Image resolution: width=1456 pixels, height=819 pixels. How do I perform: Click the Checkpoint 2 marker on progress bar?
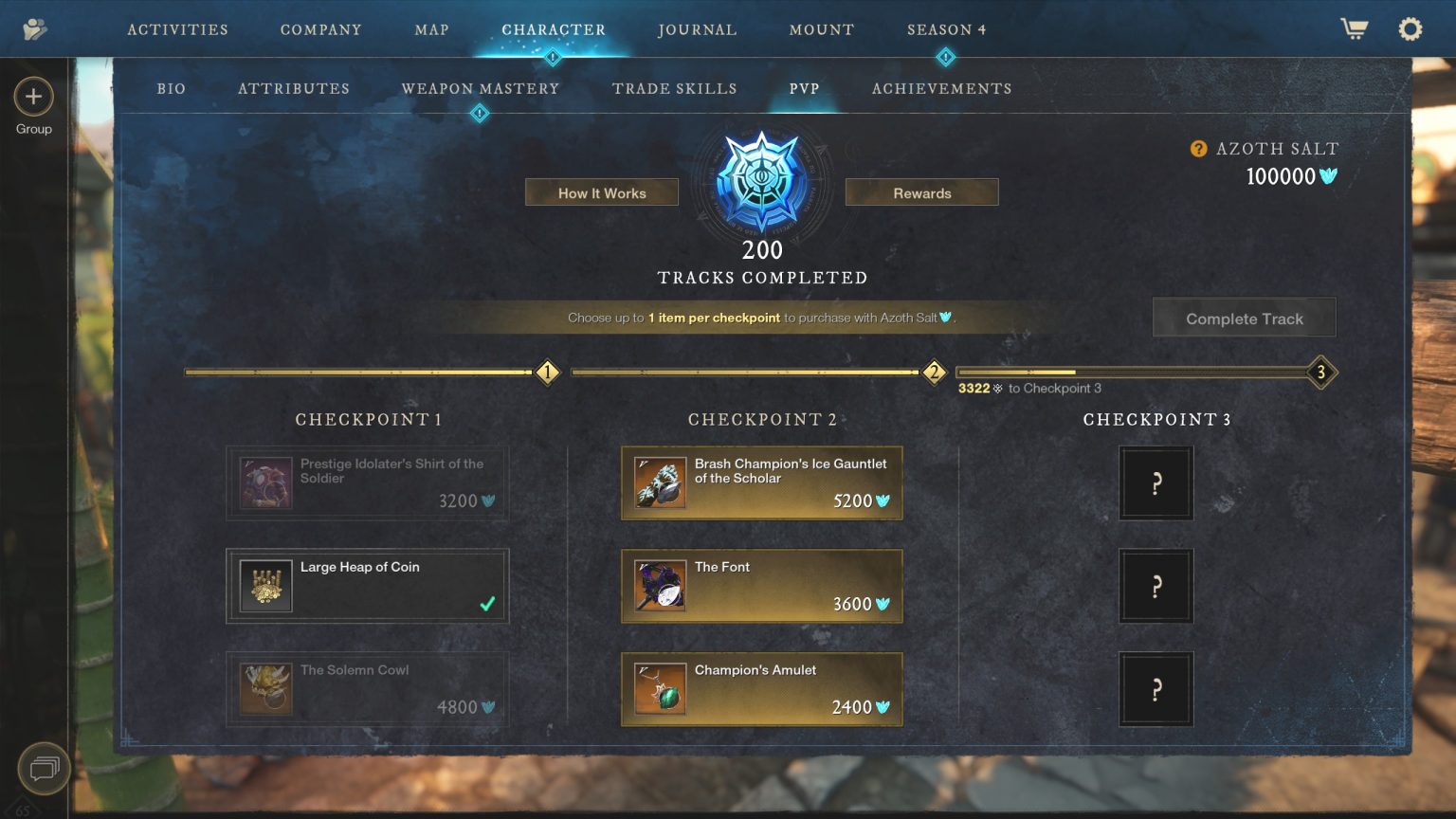(x=935, y=373)
